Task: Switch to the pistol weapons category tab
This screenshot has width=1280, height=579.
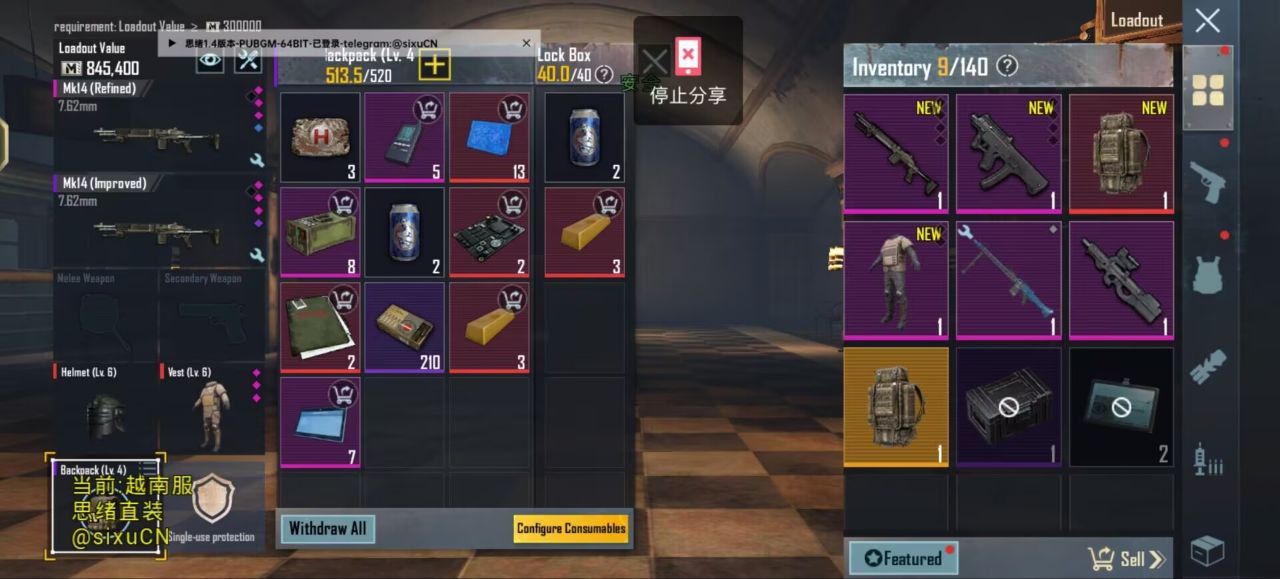Action: pyautogui.click(x=1208, y=181)
